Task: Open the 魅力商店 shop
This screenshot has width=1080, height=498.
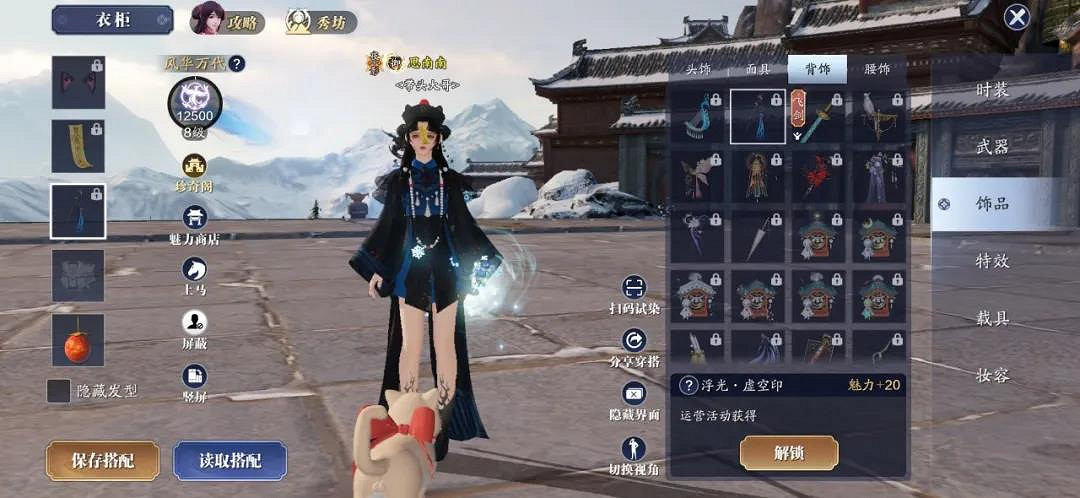Action: (x=195, y=223)
